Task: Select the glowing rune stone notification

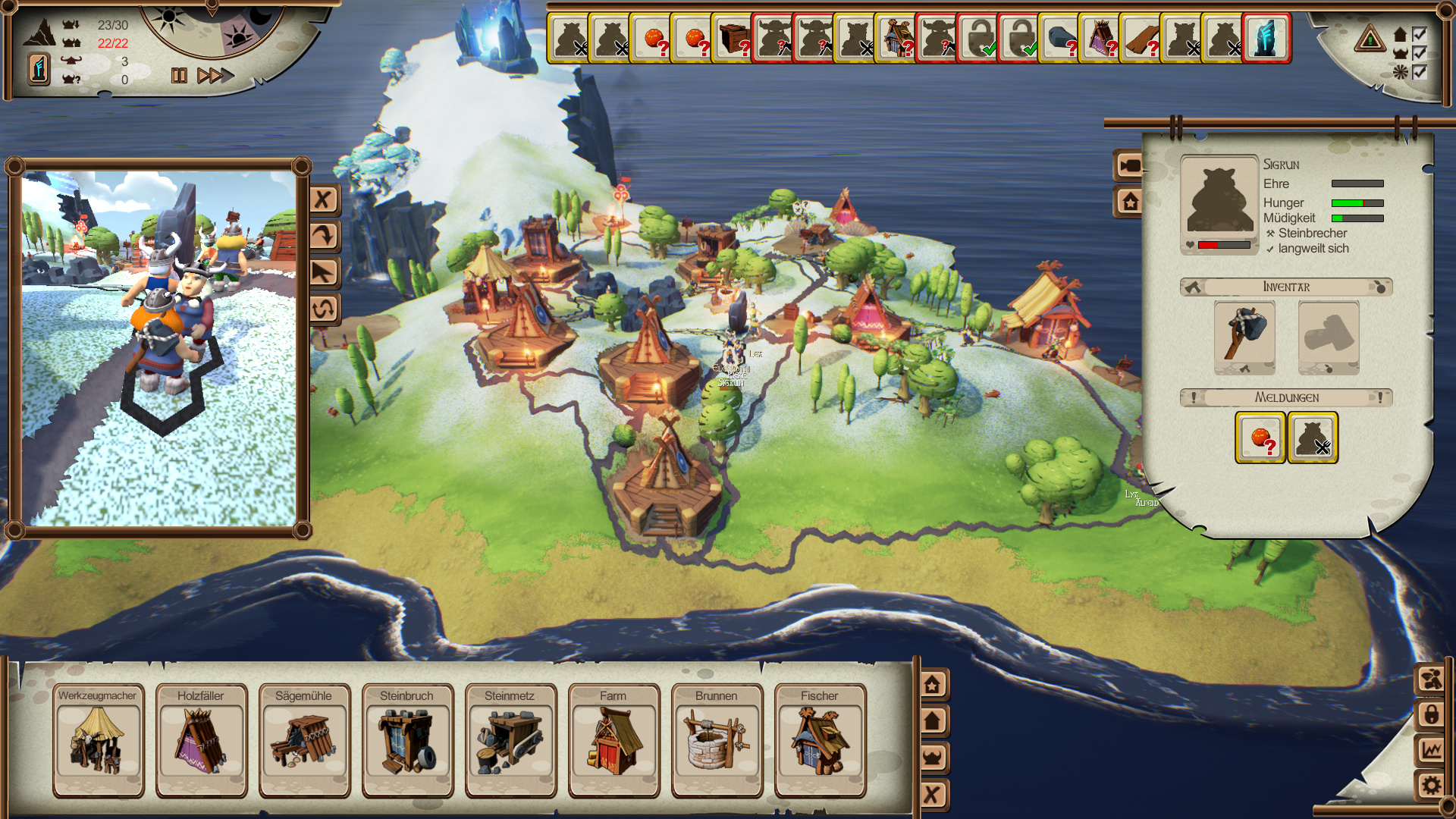Action: click(1266, 39)
